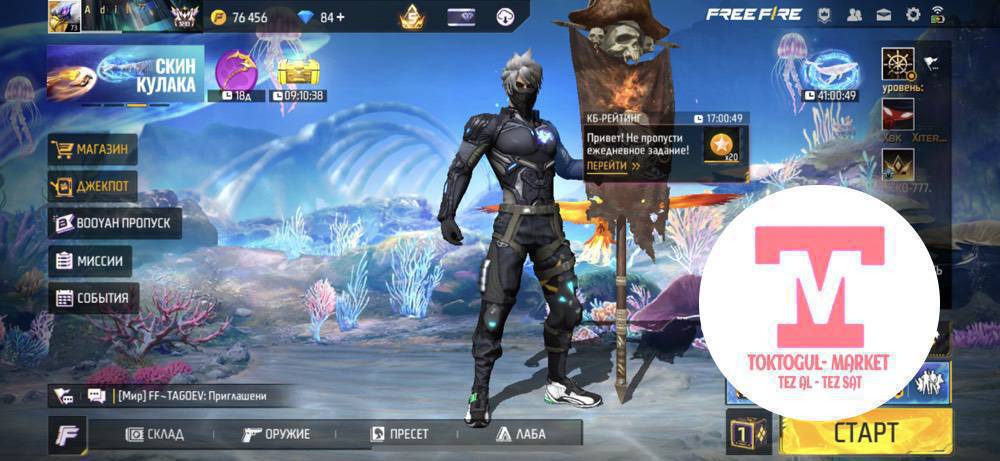Viewport: 1000px width, 461px height.
Task: Open the golden treasure chest with the 09:10:38 timer
Action: click(296, 72)
